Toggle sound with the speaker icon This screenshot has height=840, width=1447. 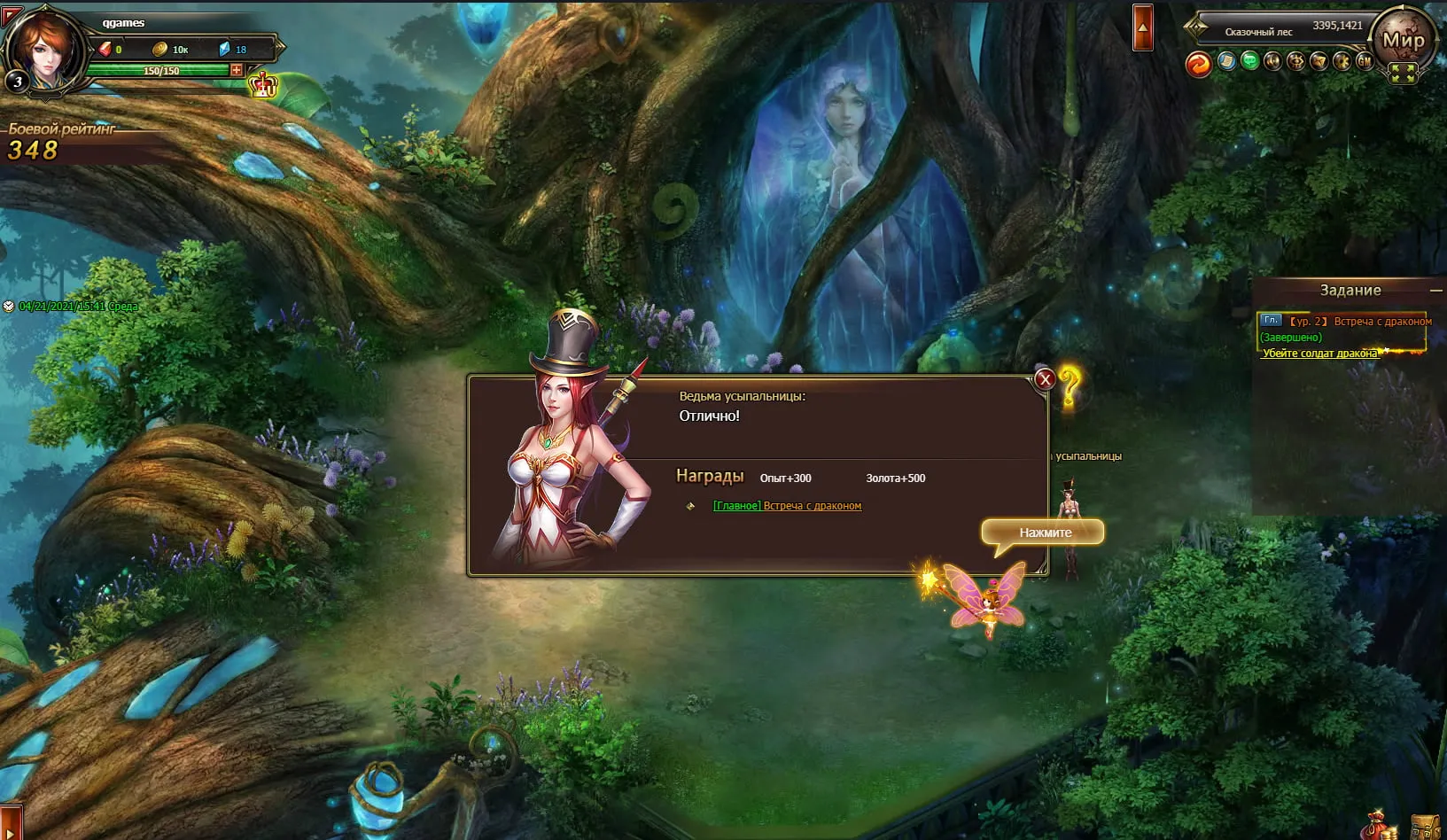pyautogui.click(x=1272, y=61)
